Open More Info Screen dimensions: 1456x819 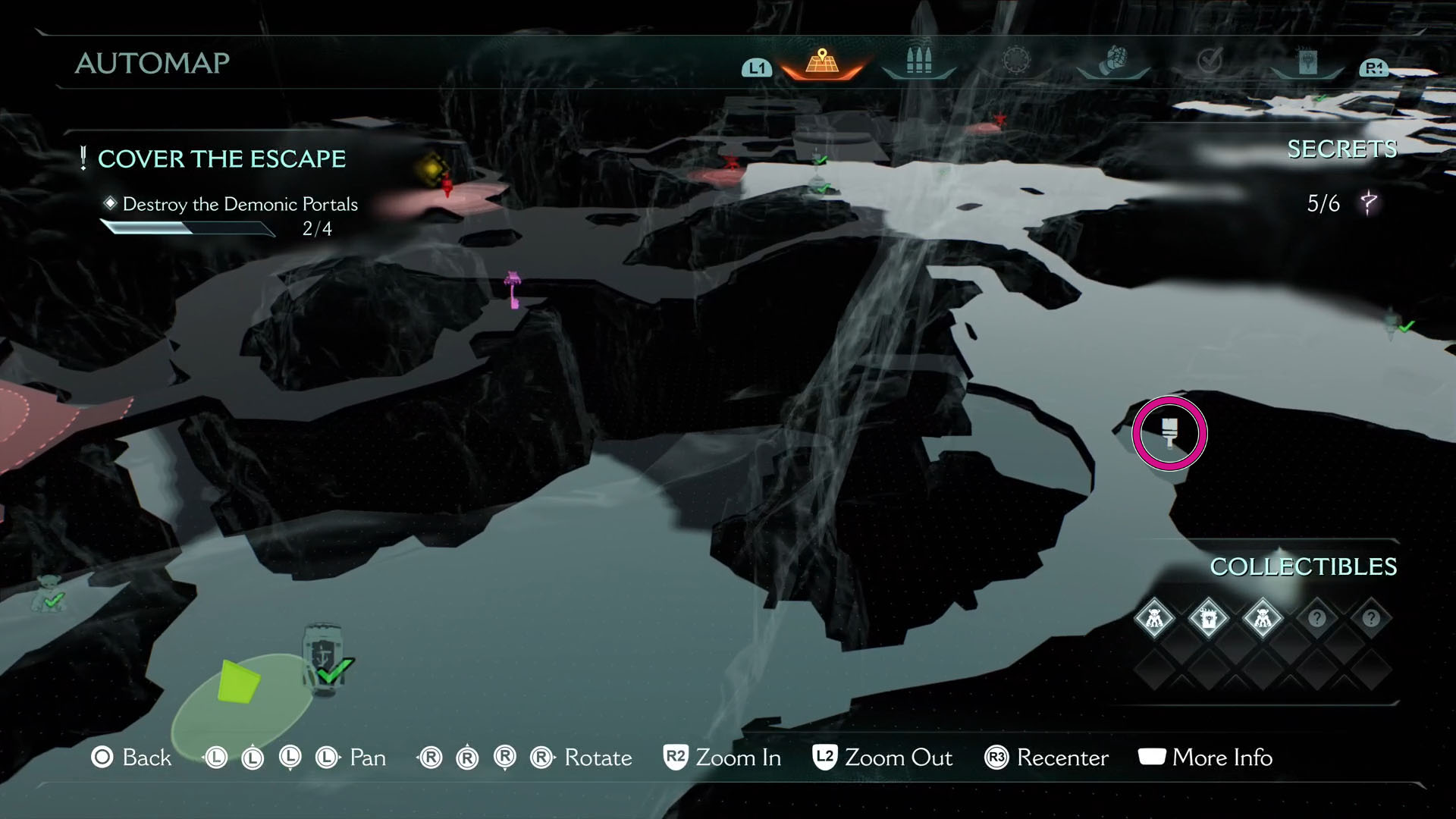coord(1206,757)
